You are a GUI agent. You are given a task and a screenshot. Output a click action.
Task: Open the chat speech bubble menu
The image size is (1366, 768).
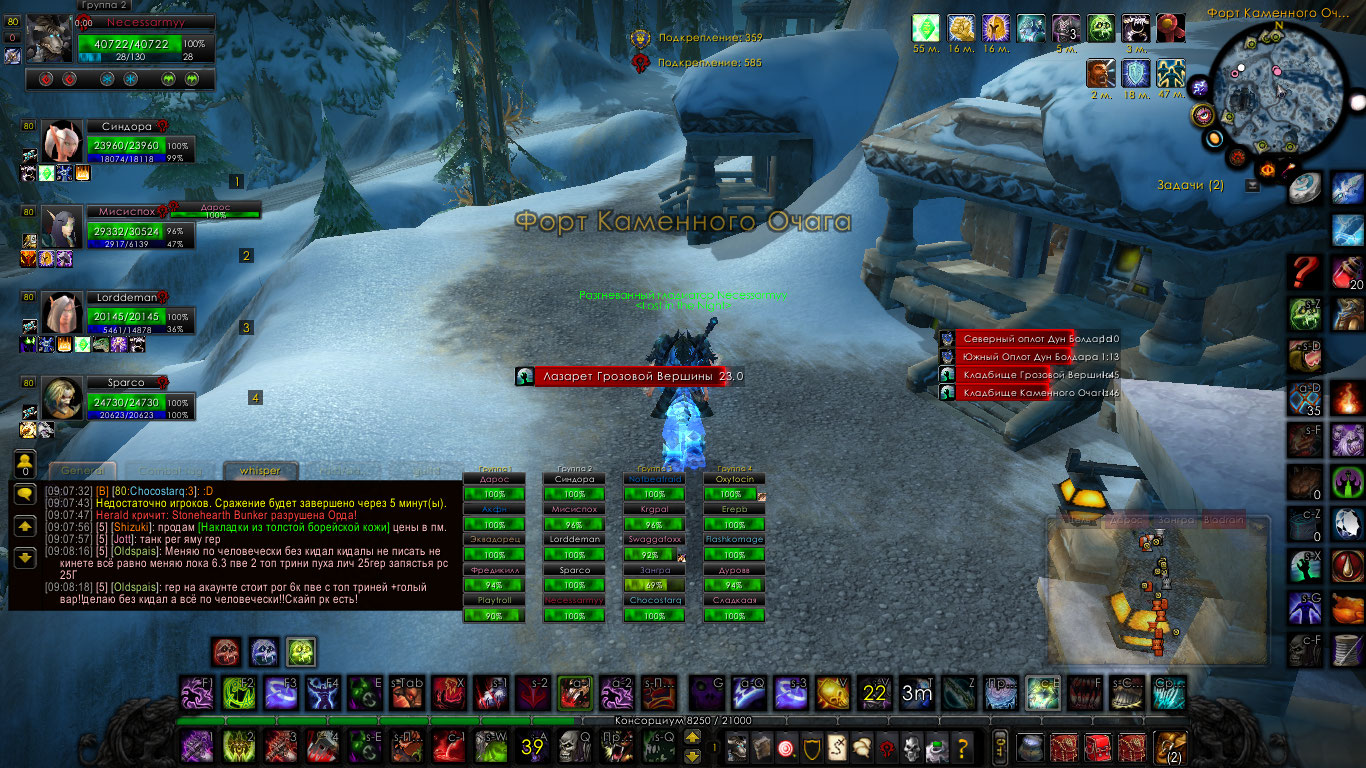click(25, 493)
